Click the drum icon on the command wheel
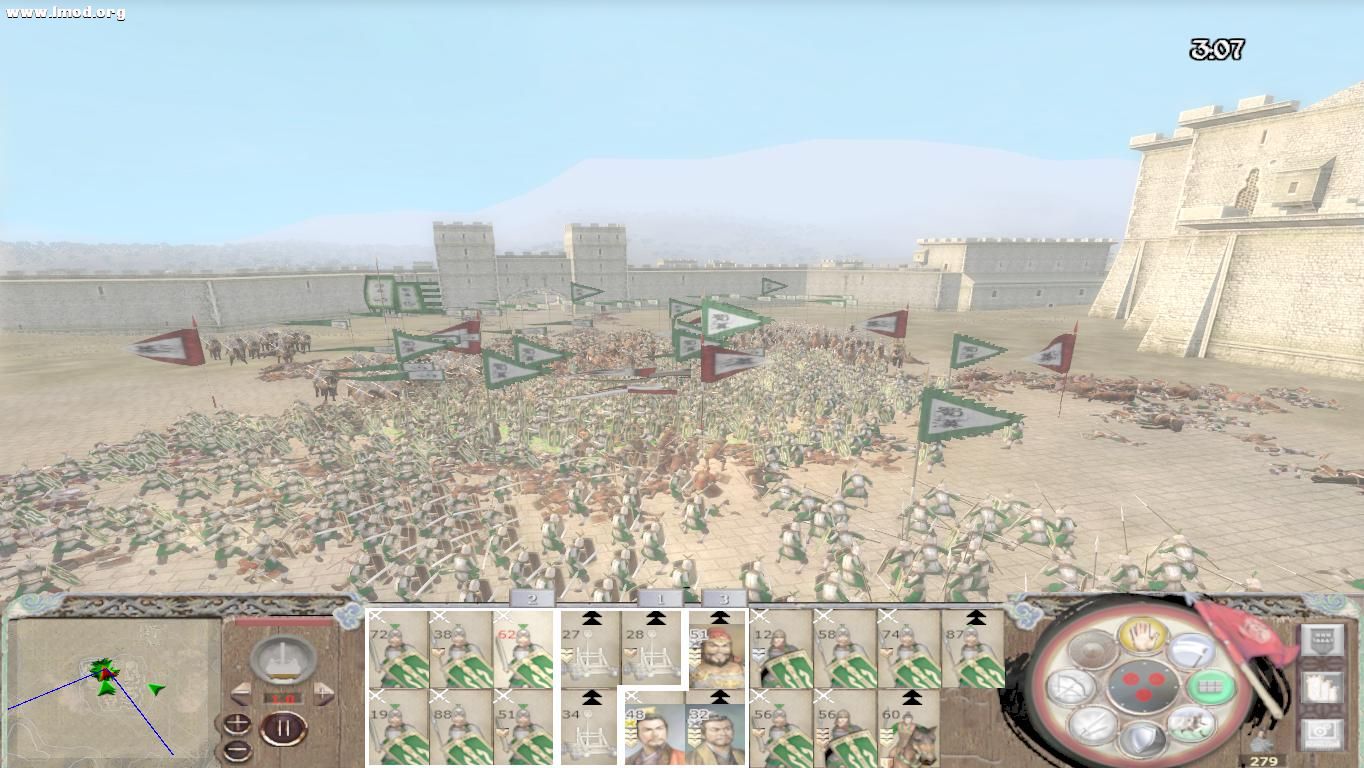Screen dimensions: 1364x768 pos(1091,650)
